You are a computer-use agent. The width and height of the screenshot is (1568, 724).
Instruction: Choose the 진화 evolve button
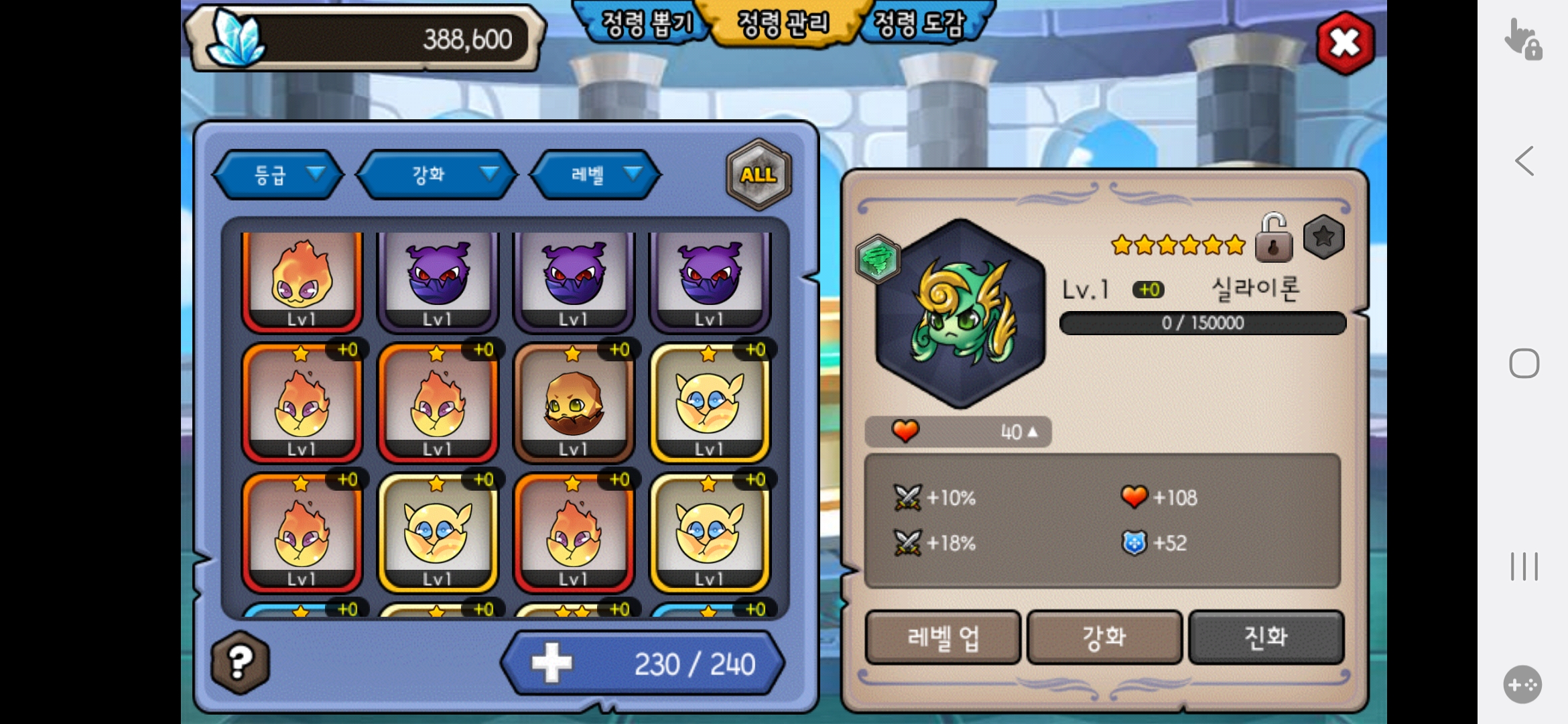click(1266, 637)
